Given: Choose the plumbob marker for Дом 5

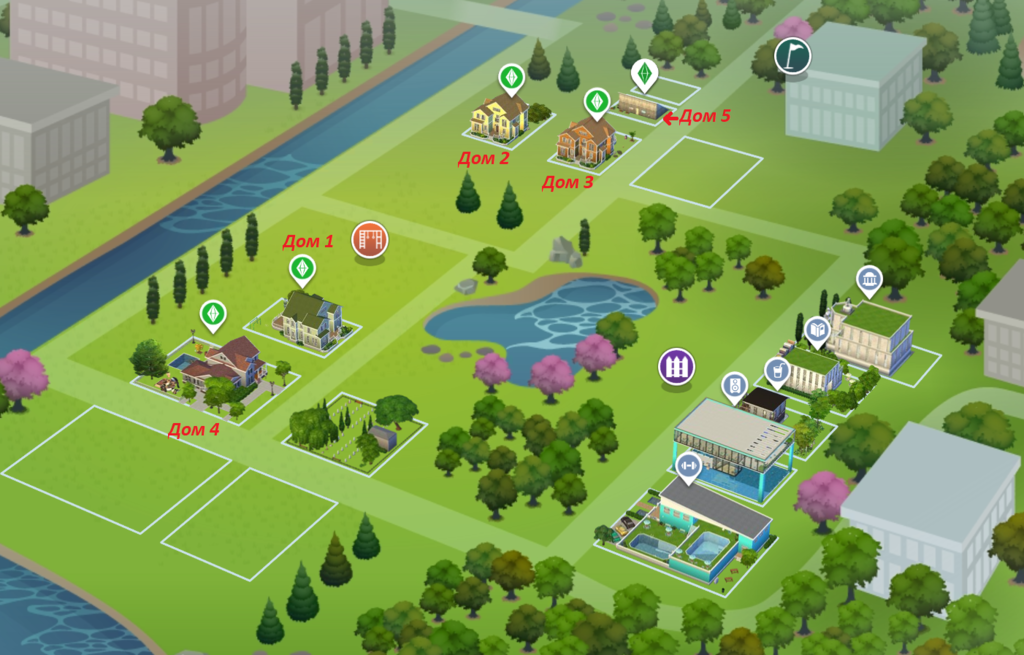Looking at the screenshot, I should [x=644, y=72].
